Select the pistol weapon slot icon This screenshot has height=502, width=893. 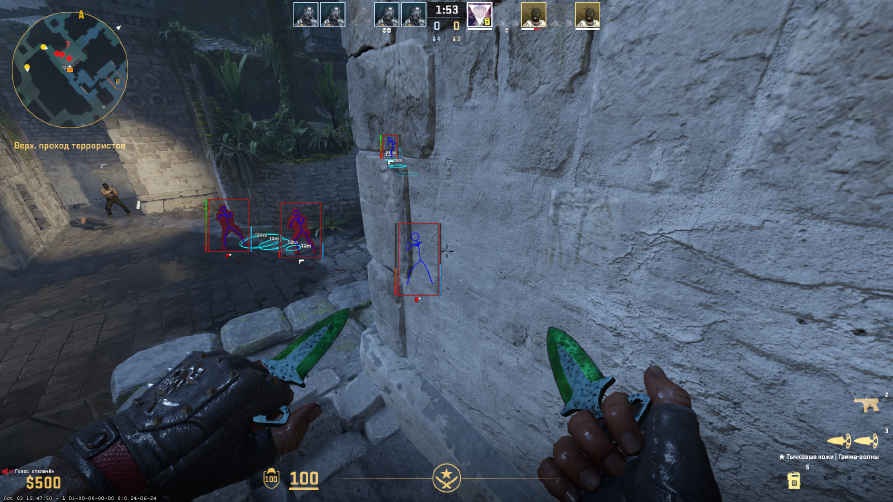(866, 405)
